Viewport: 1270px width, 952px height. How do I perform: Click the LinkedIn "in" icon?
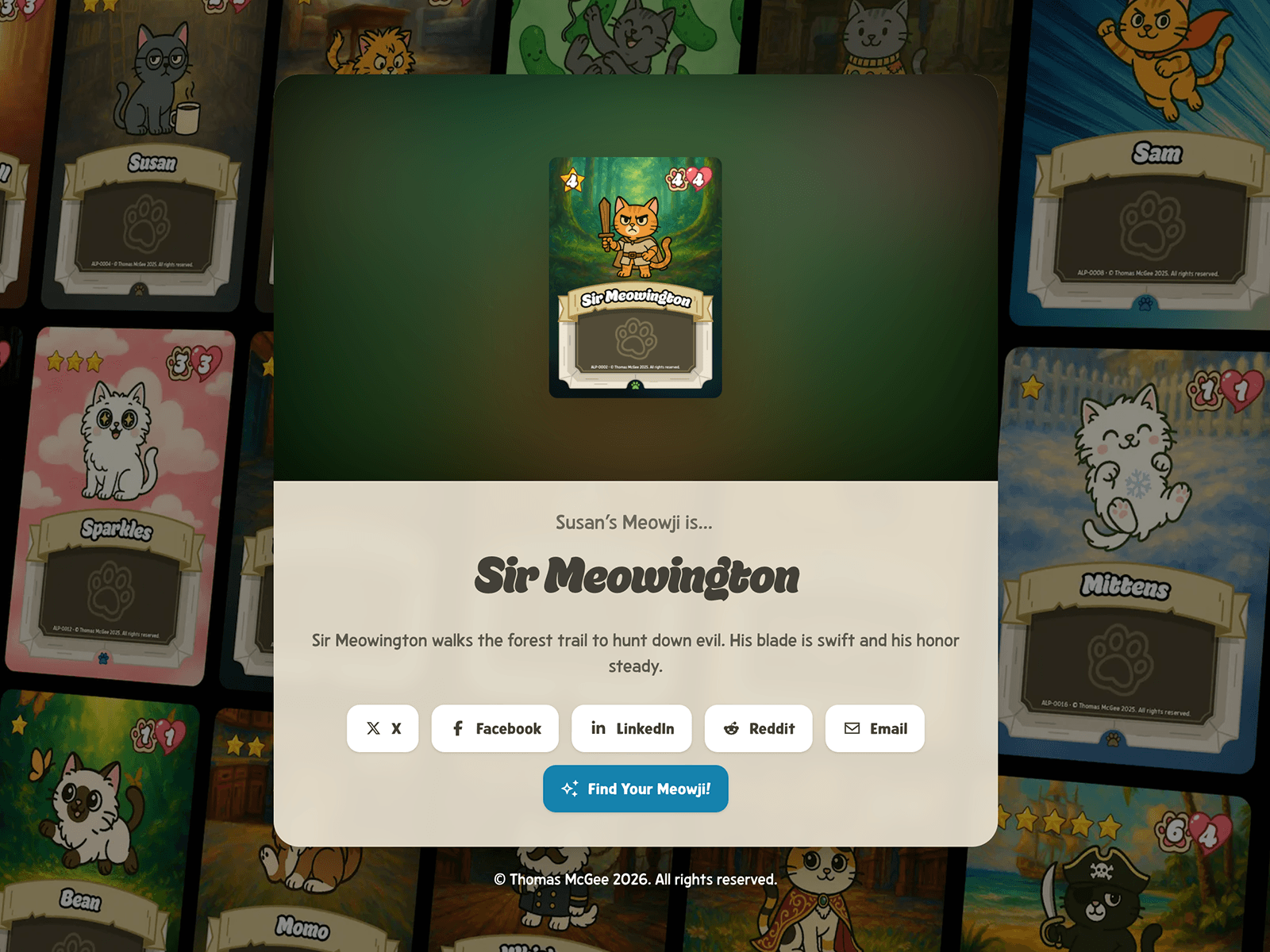coord(598,728)
